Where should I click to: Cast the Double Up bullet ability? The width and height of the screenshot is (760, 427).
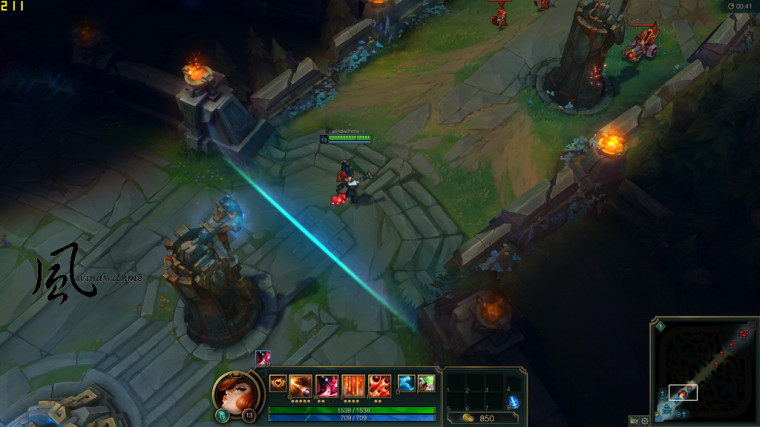coord(301,385)
